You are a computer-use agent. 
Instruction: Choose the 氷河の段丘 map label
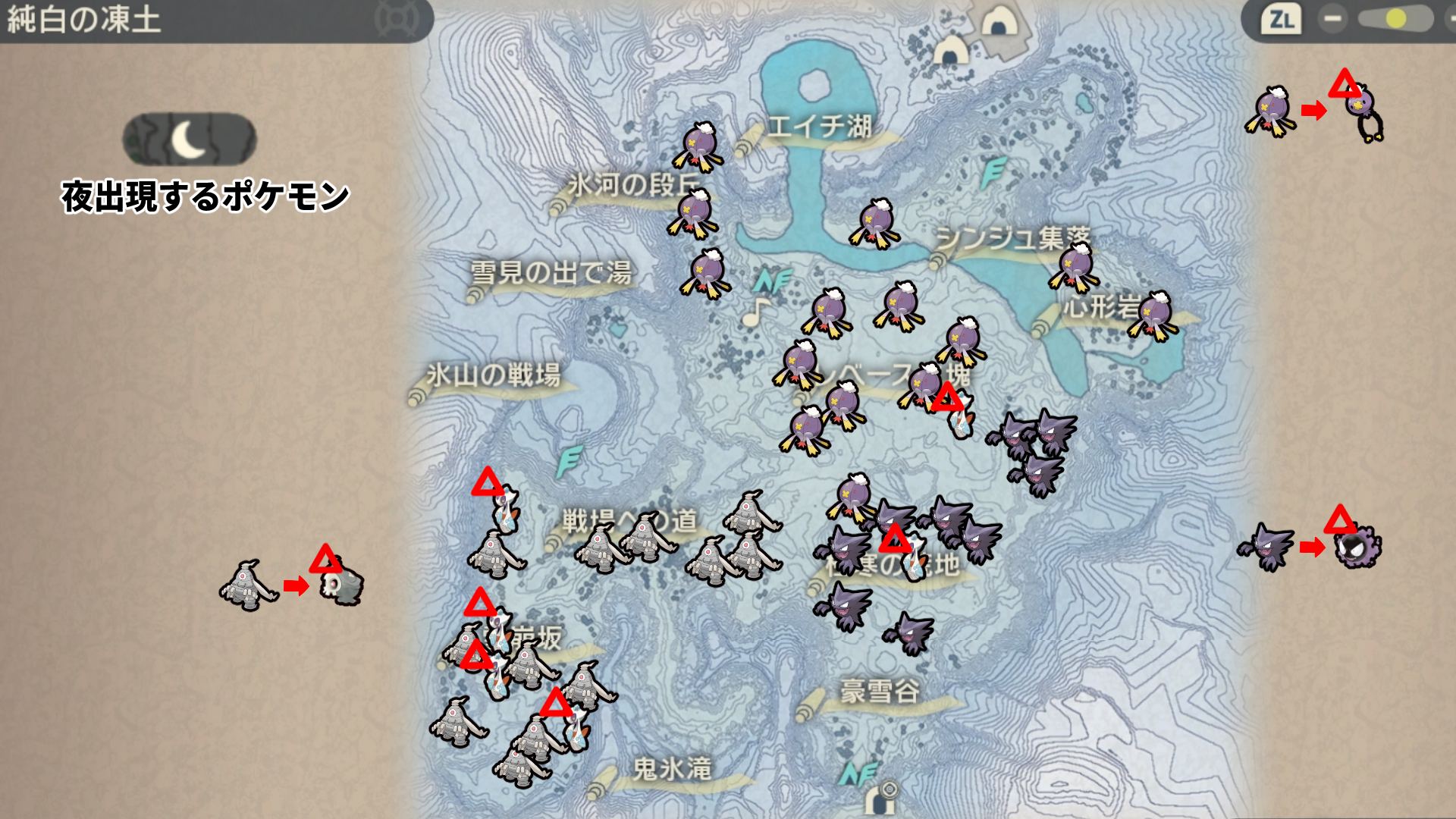tap(633, 185)
